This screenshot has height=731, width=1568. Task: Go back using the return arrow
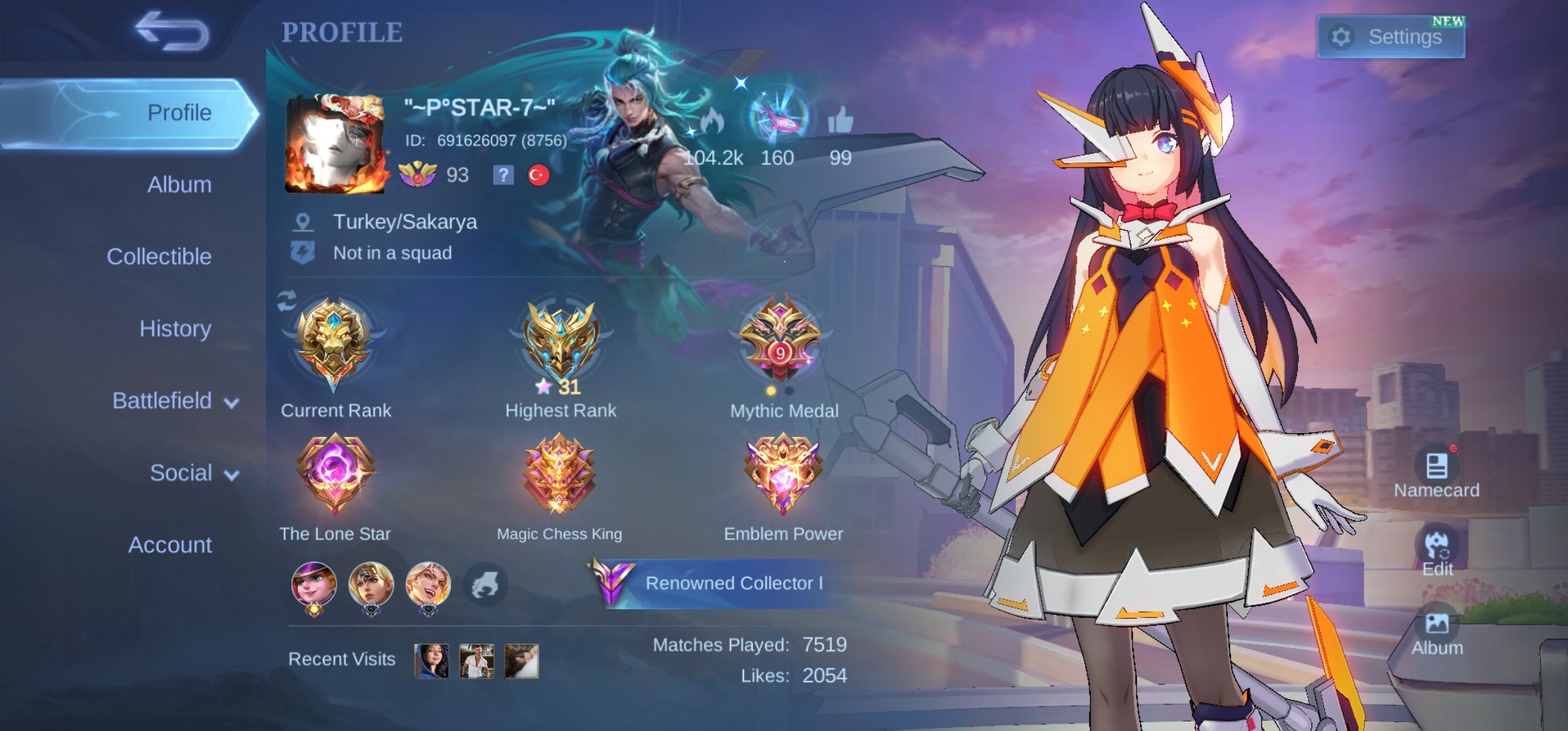[x=172, y=31]
